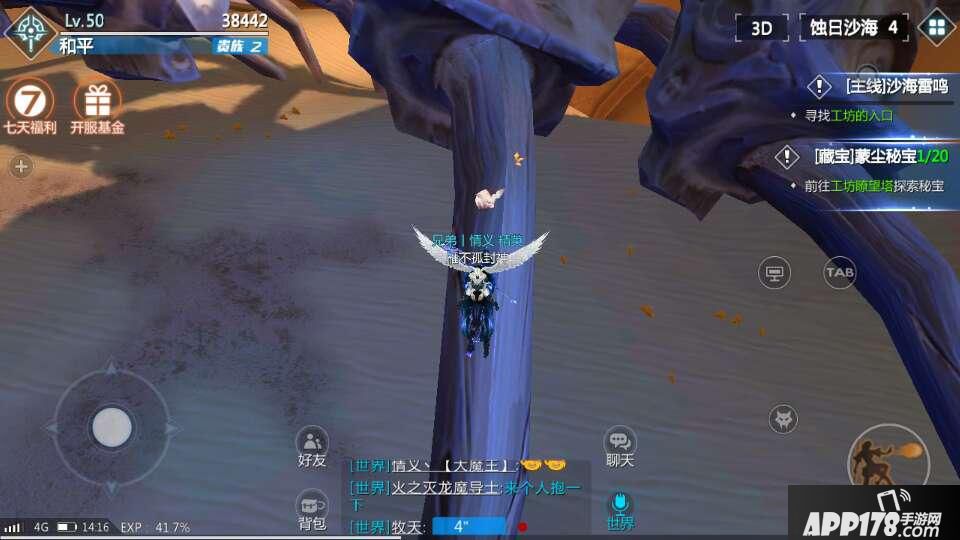The height and width of the screenshot is (540, 960).
Task: Activate the wolf head icon button
Action: (x=783, y=419)
